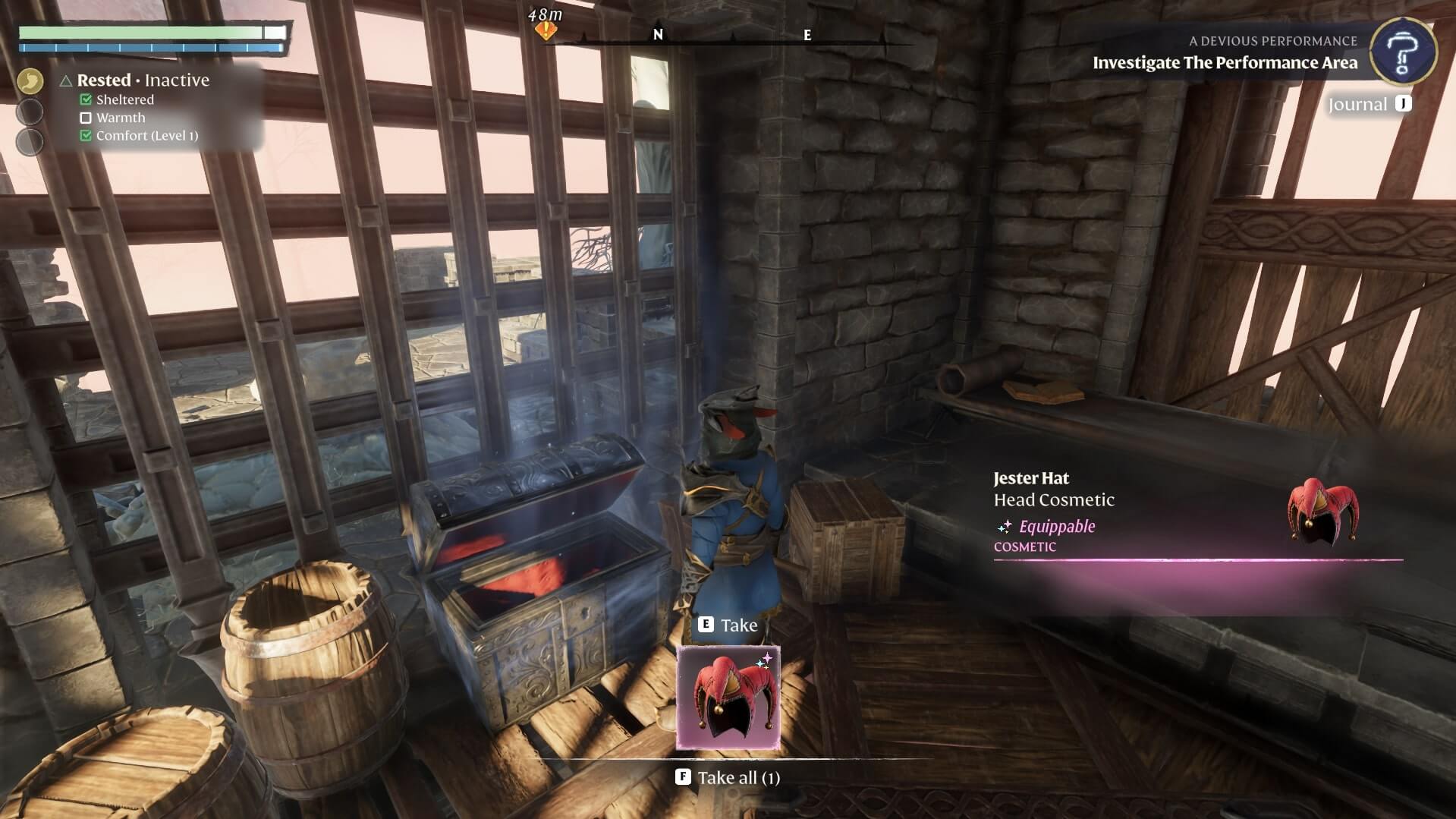This screenshot has width=1456, height=819.
Task: Click the Investigate The Performance Area objective
Action: point(1225,63)
